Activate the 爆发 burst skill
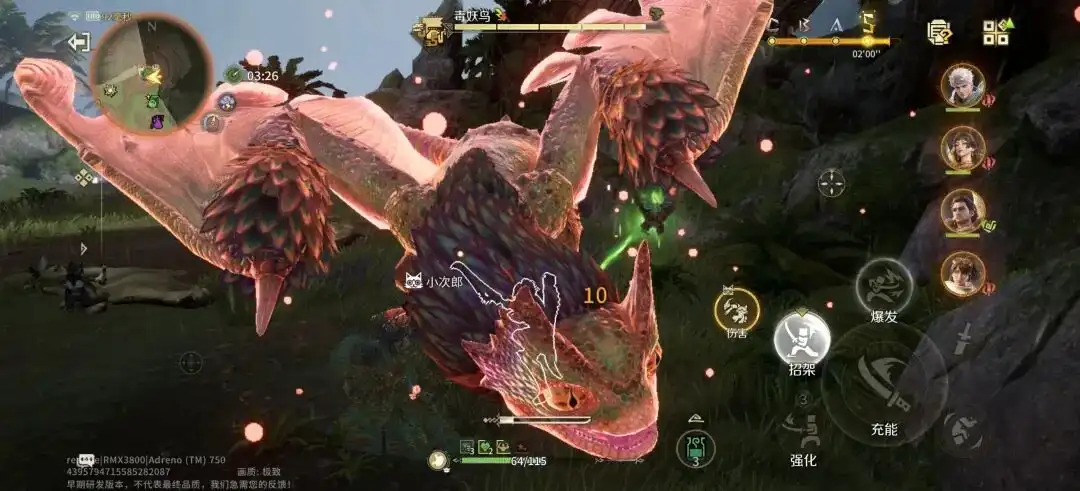1080x491 pixels. click(x=883, y=288)
